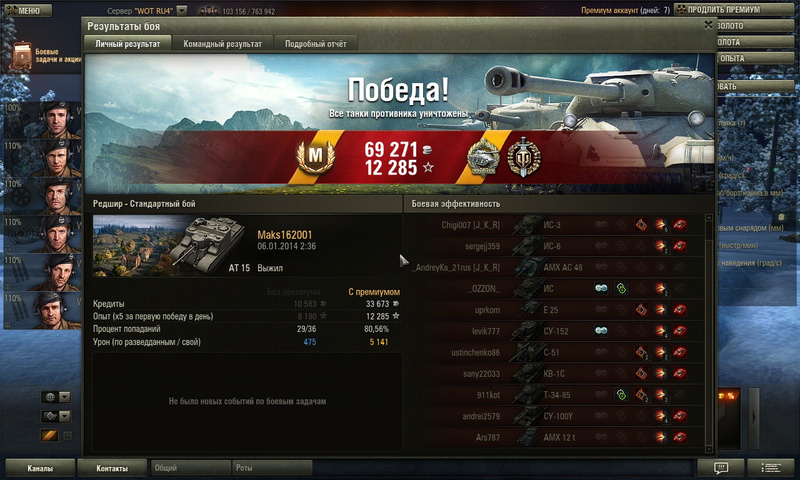Select the Ars787 AMX 12 t row
The width and height of the screenshot is (800, 480).
[556, 436]
